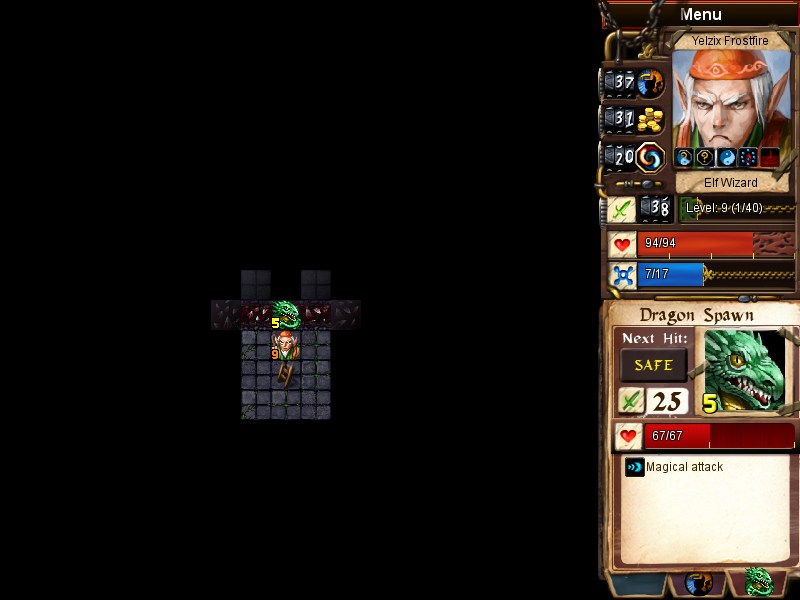The width and height of the screenshot is (800, 600).
Task: Select the Magical attack trait icon
Action: pyautogui.click(x=634, y=467)
